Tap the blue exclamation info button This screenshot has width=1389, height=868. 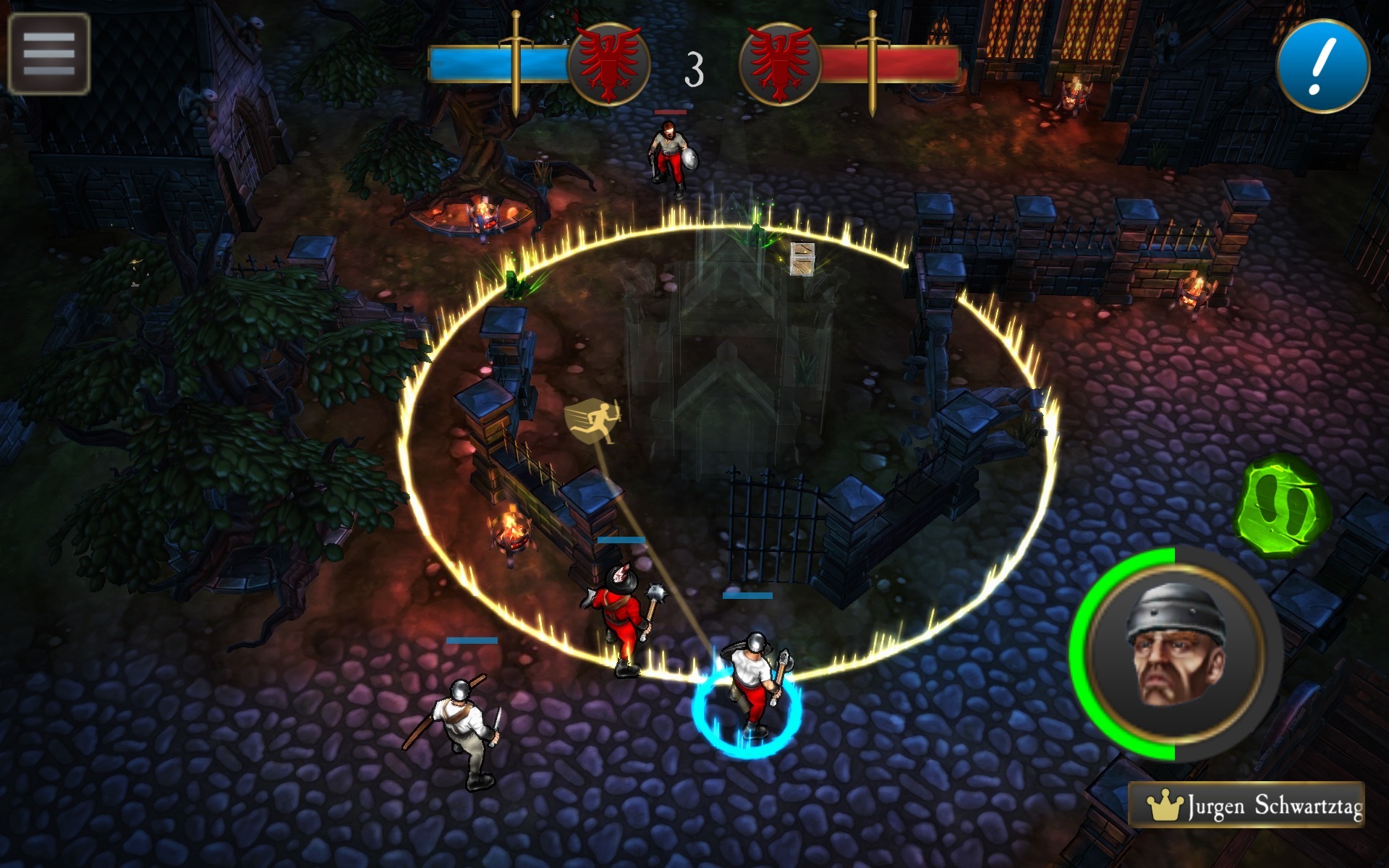(1322, 66)
